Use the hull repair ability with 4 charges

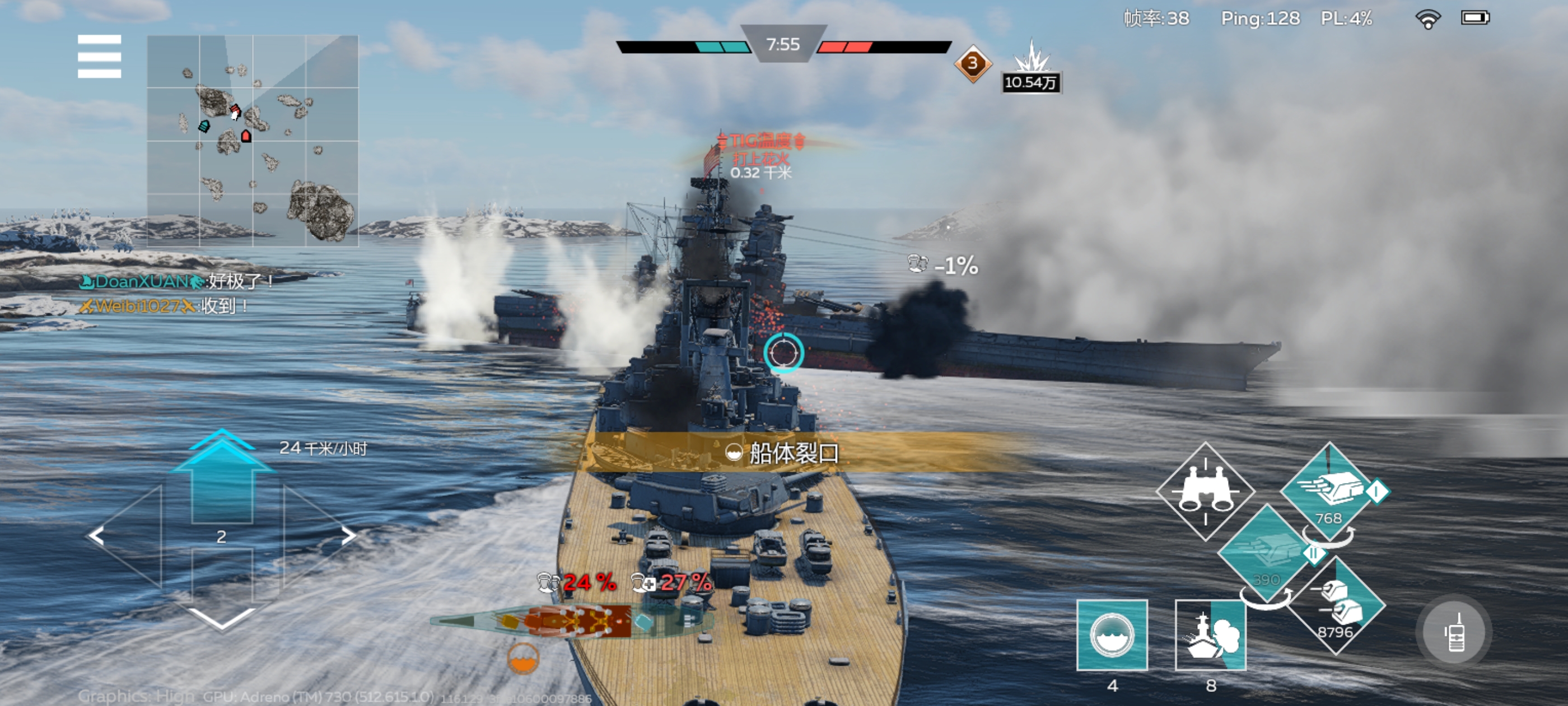[1112, 635]
